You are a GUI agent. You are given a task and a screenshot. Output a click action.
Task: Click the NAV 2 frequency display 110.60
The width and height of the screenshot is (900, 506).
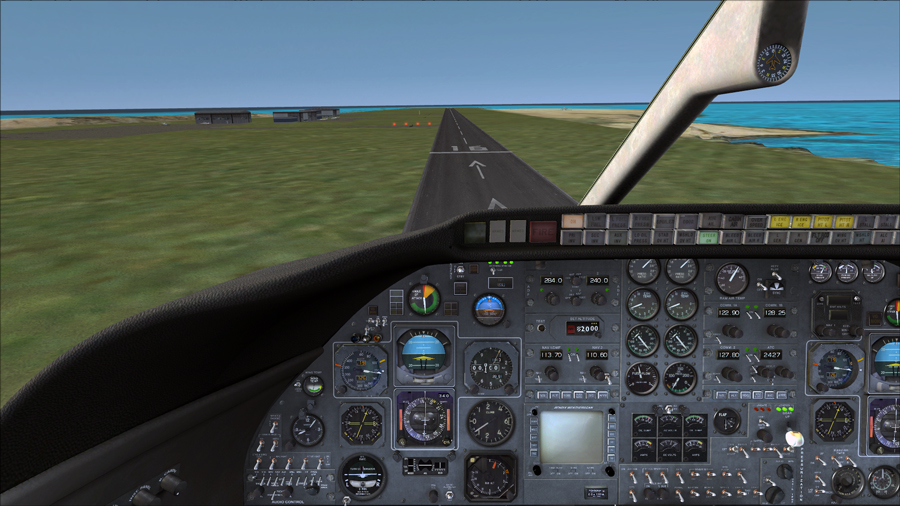pyautogui.click(x=596, y=355)
